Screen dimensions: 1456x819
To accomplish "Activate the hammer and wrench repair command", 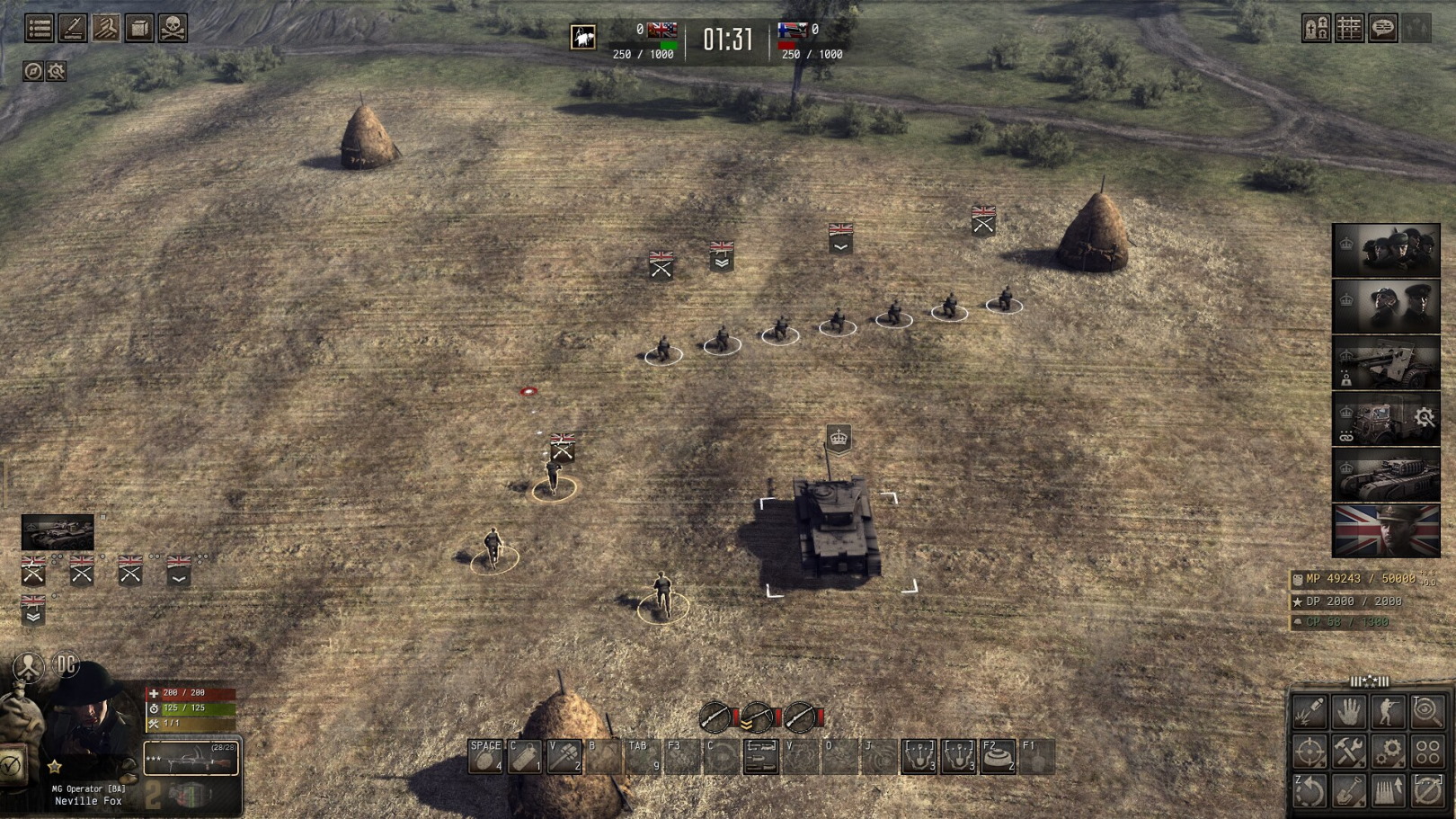I will click(1349, 751).
